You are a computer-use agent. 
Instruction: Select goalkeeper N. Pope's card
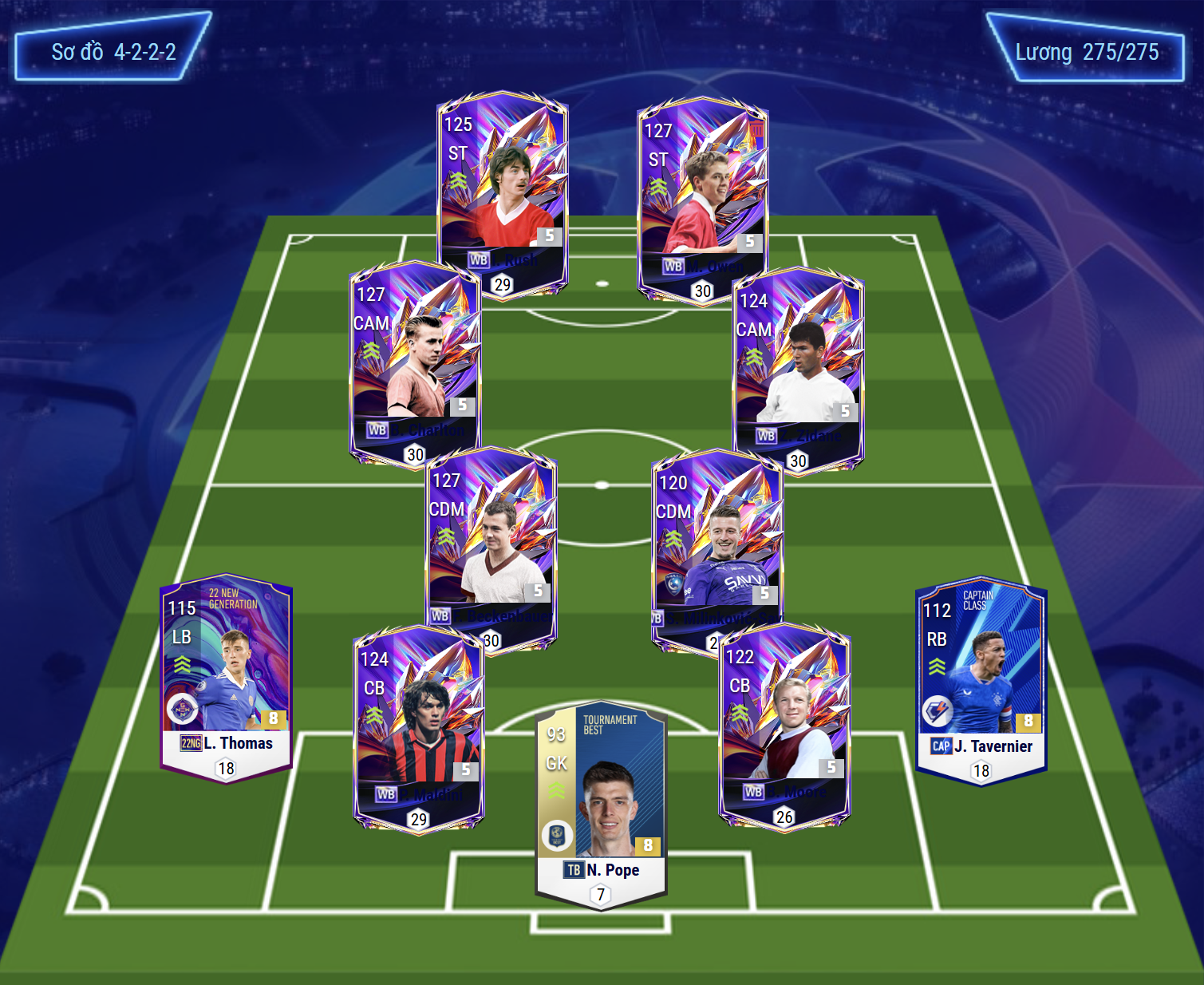601,802
